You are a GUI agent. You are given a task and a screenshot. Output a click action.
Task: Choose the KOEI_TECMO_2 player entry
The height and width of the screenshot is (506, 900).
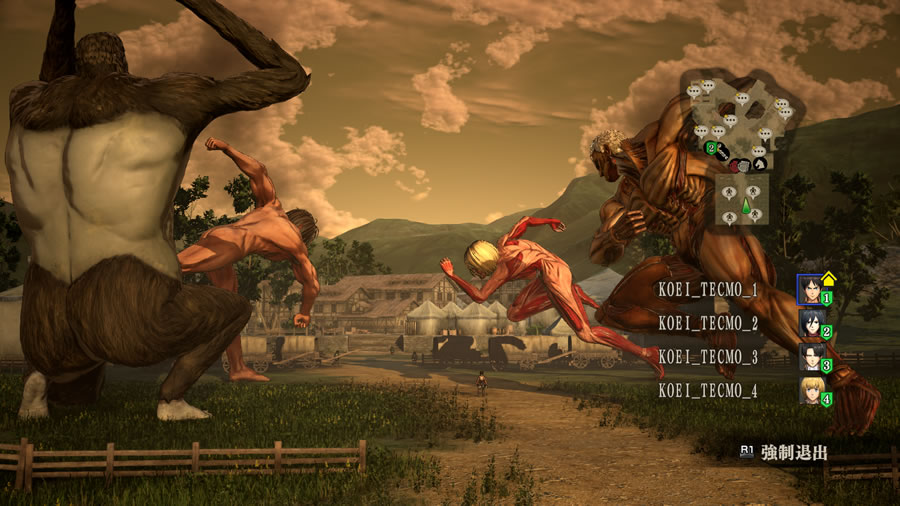[x=707, y=324]
